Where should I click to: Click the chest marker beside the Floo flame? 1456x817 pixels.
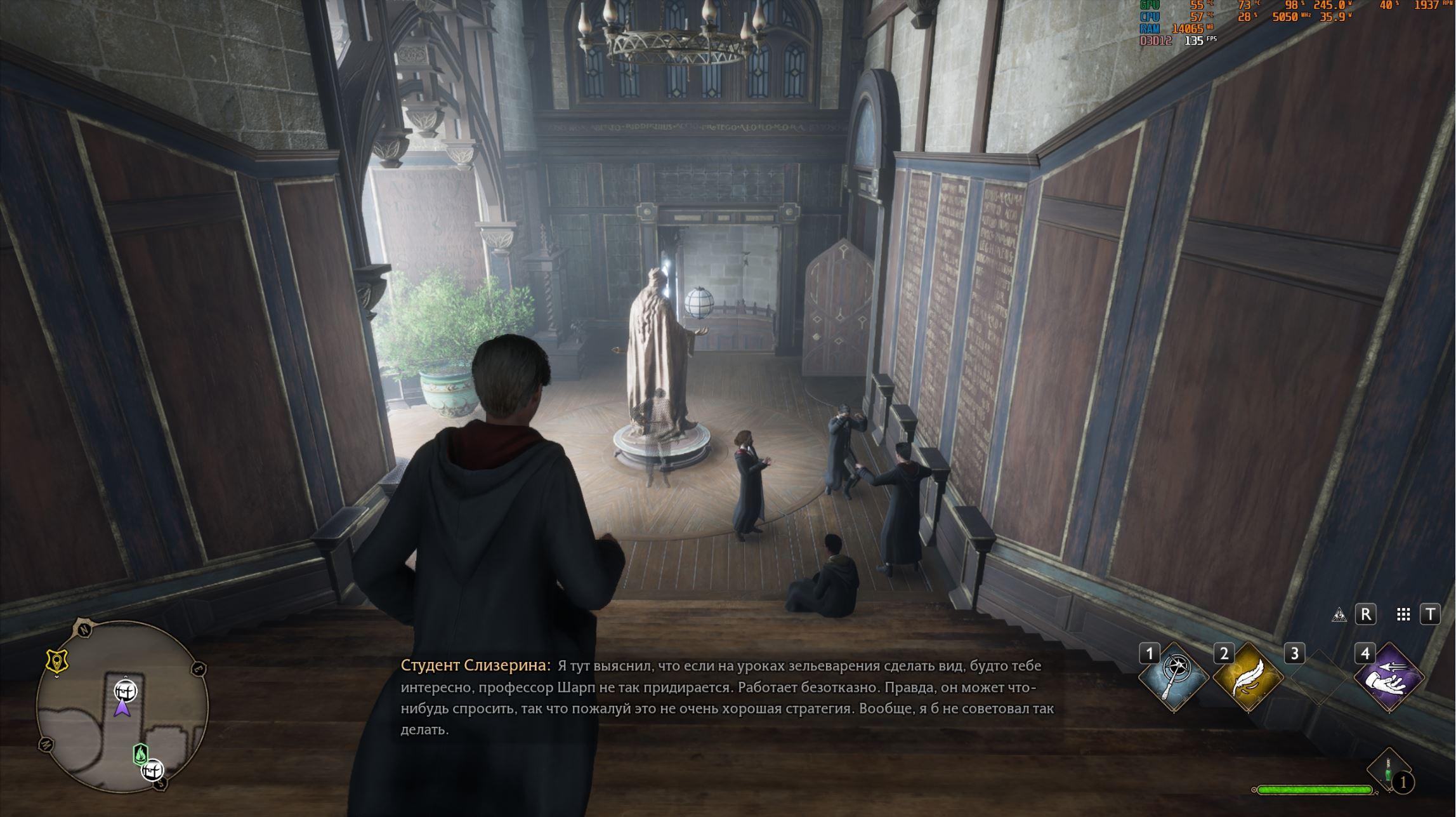[152, 770]
